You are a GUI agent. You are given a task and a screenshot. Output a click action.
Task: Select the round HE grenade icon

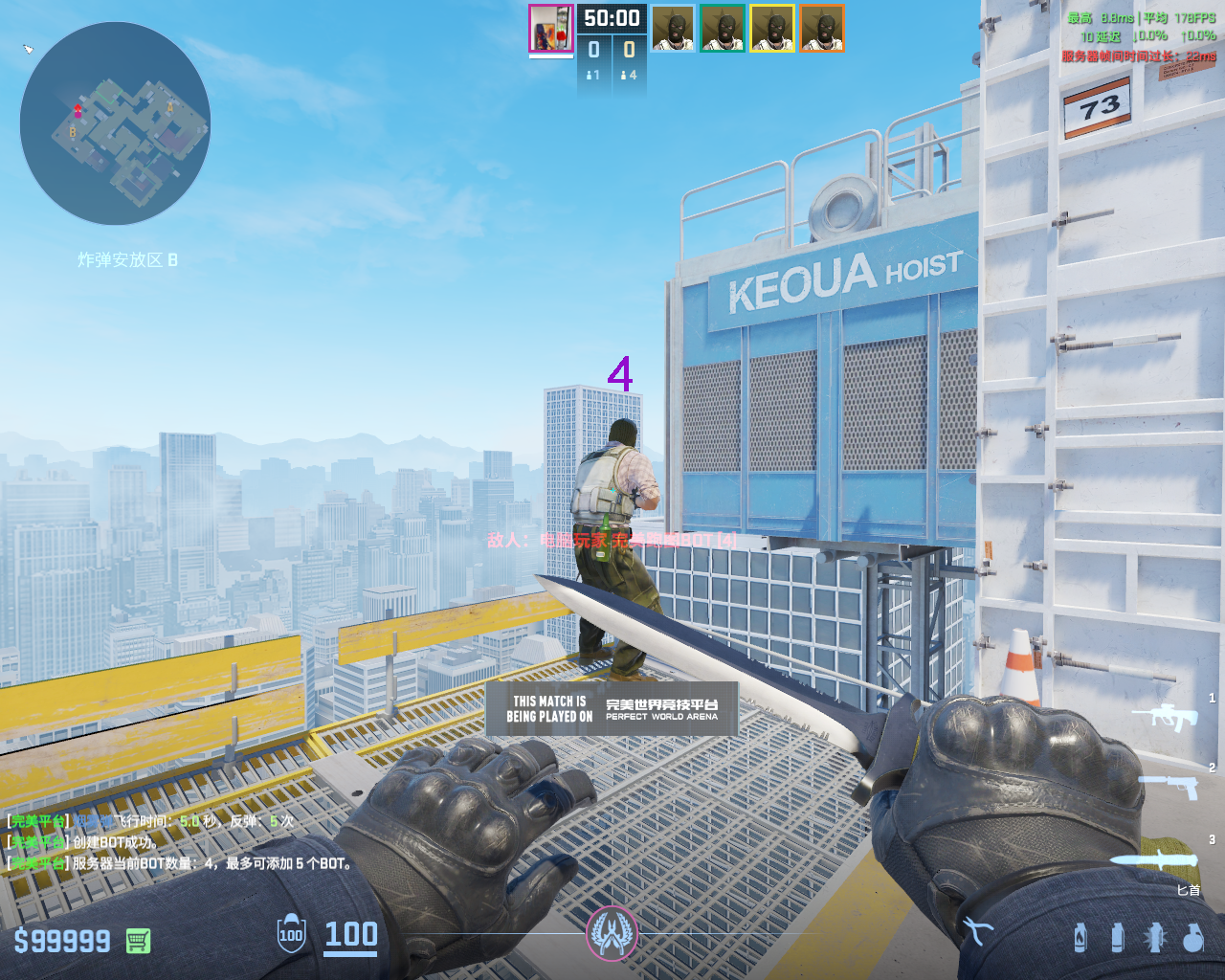1192,938
